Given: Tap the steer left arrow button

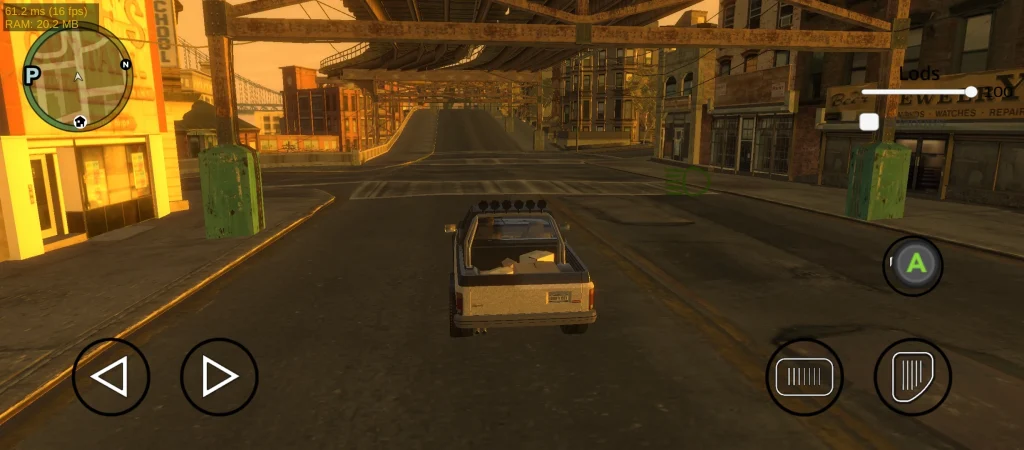Looking at the screenshot, I should (x=111, y=377).
